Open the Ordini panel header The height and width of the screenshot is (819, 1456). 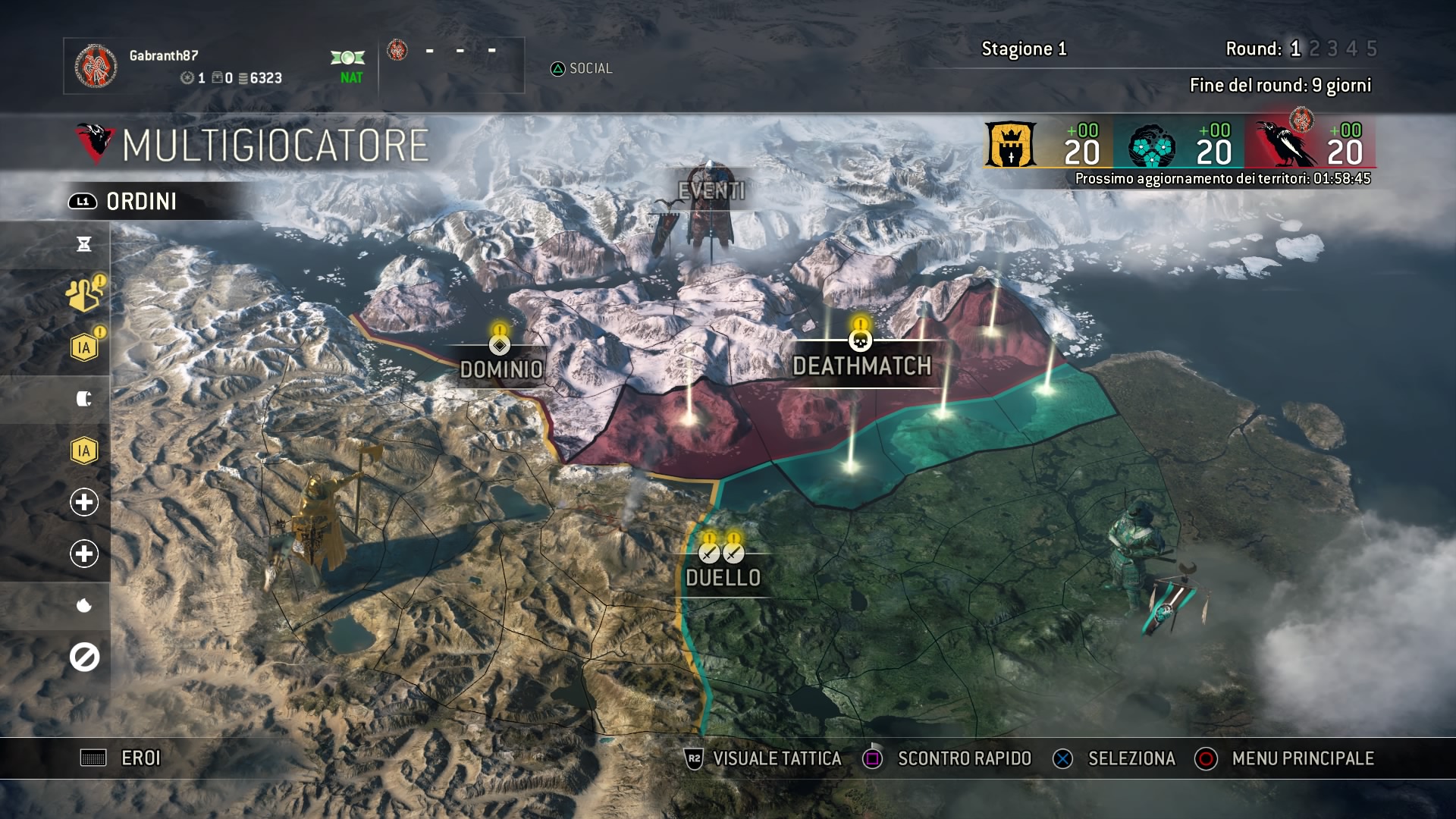pos(141,202)
